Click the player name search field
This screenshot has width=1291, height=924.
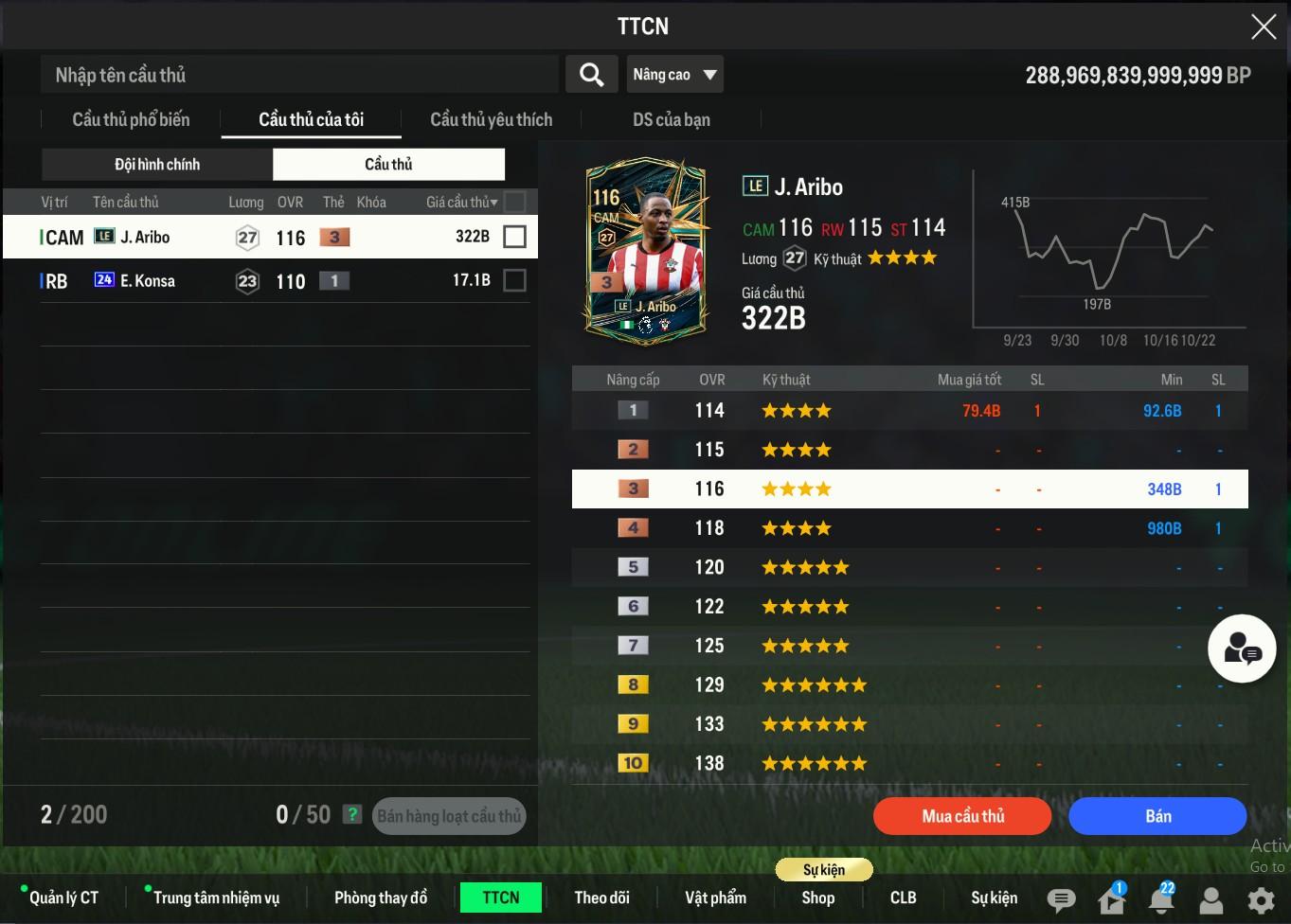[299, 75]
